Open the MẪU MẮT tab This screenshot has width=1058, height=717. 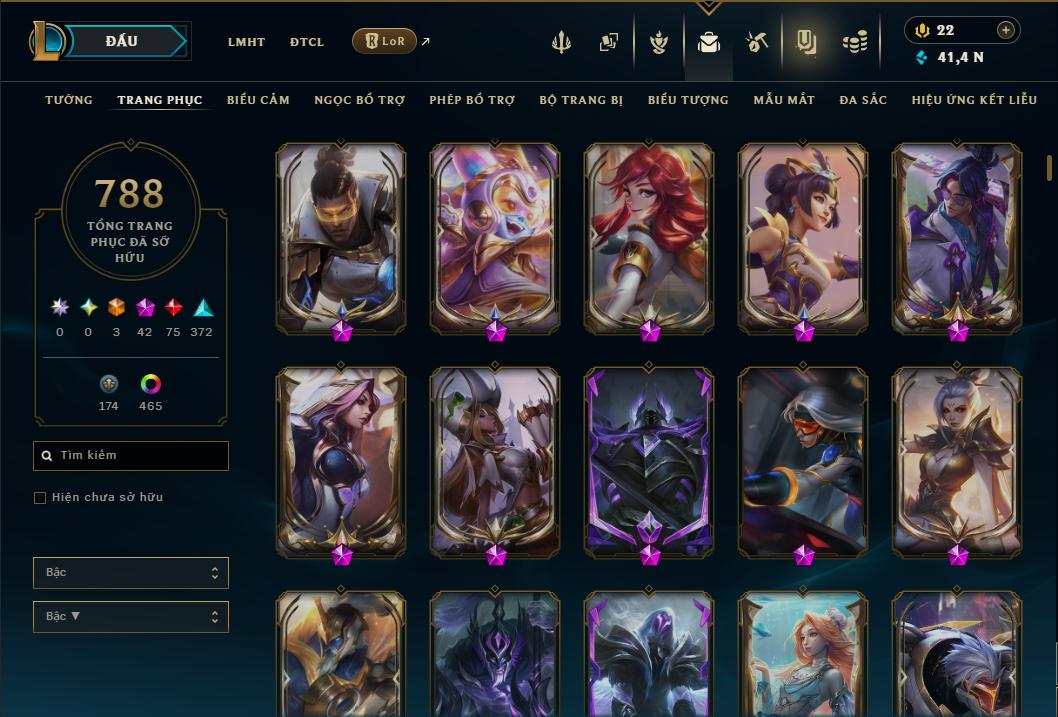click(784, 100)
